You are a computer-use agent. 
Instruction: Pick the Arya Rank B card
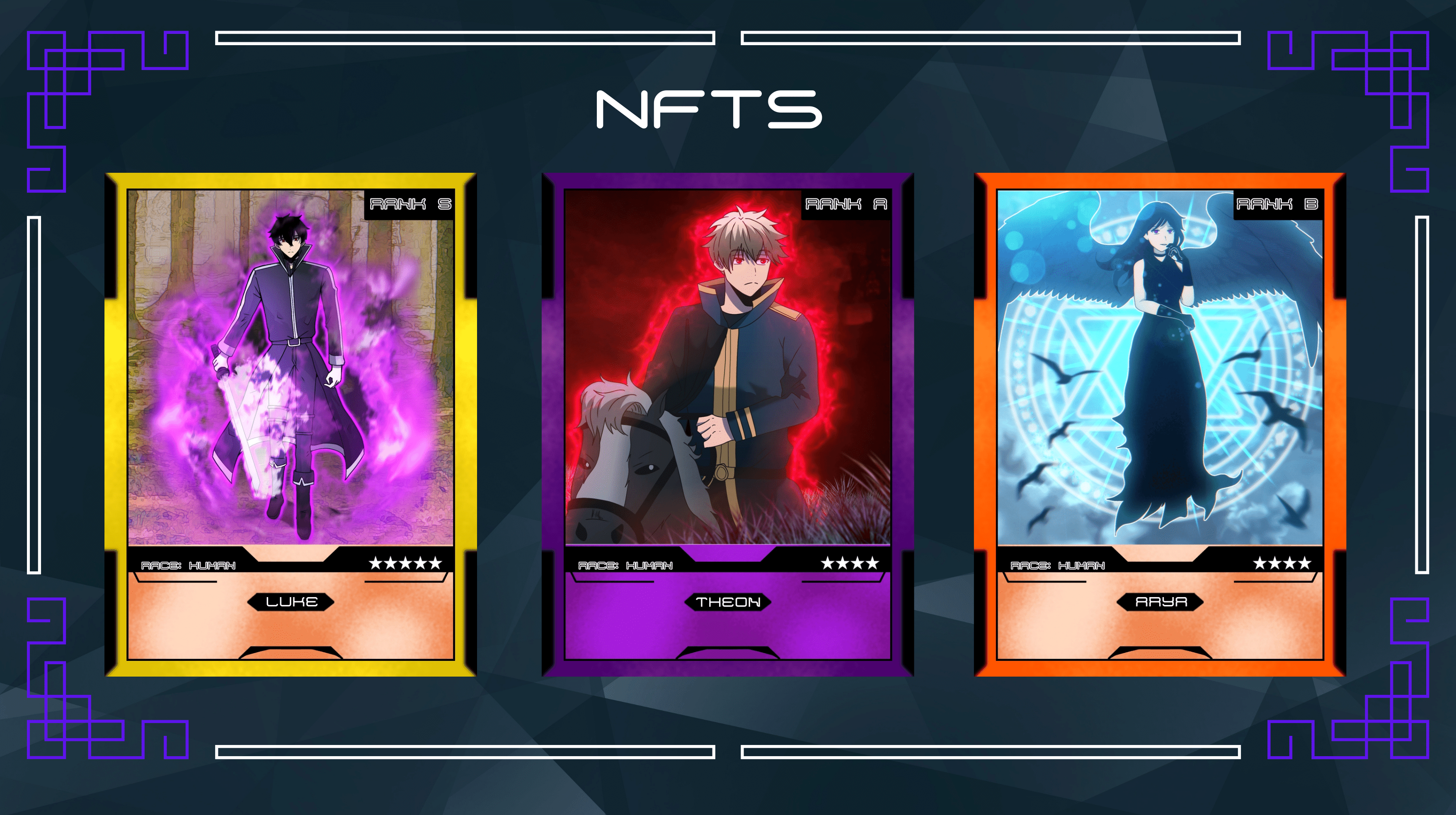tap(1159, 424)
